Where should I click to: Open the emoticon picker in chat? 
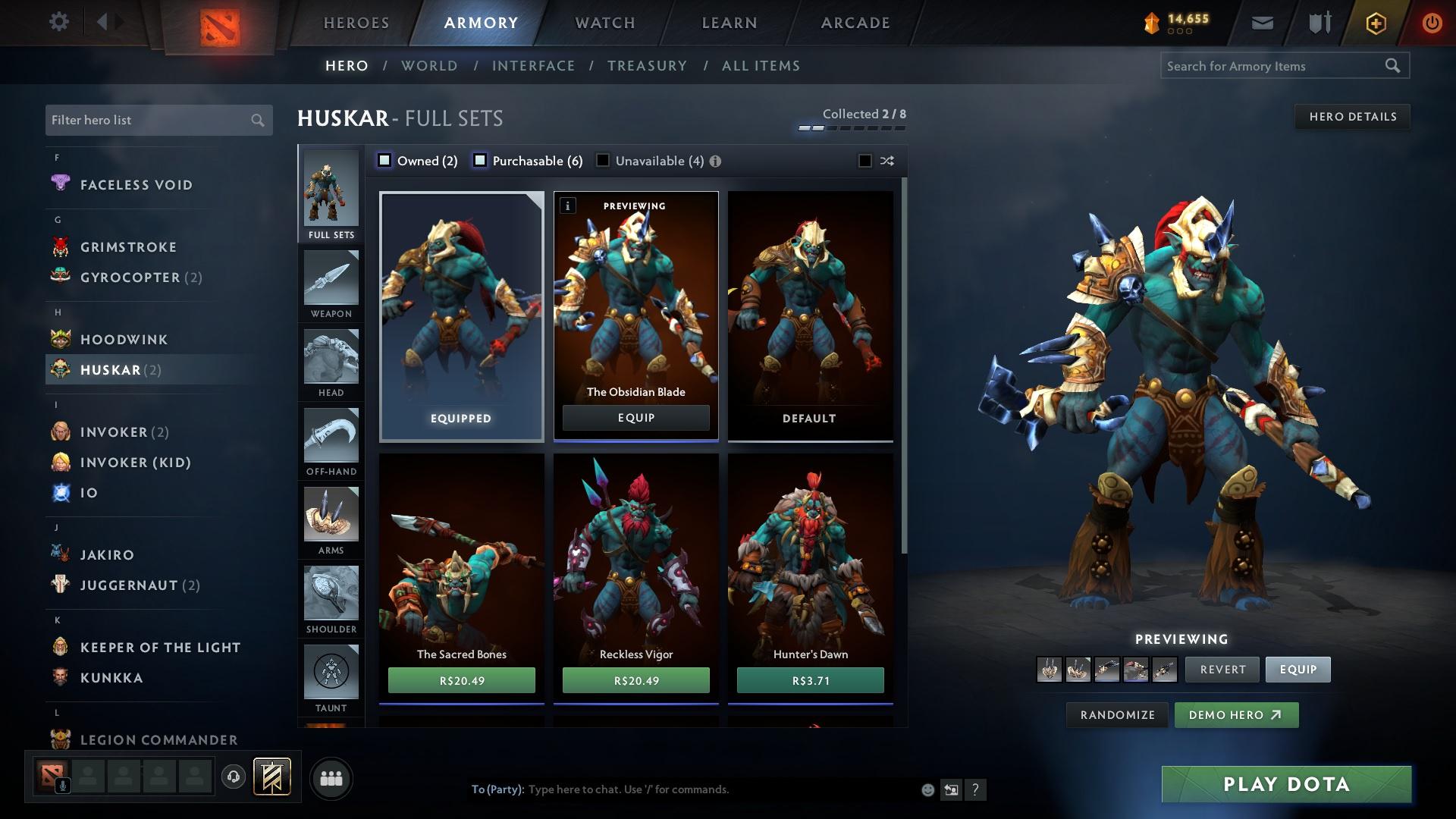pos(927,789)
